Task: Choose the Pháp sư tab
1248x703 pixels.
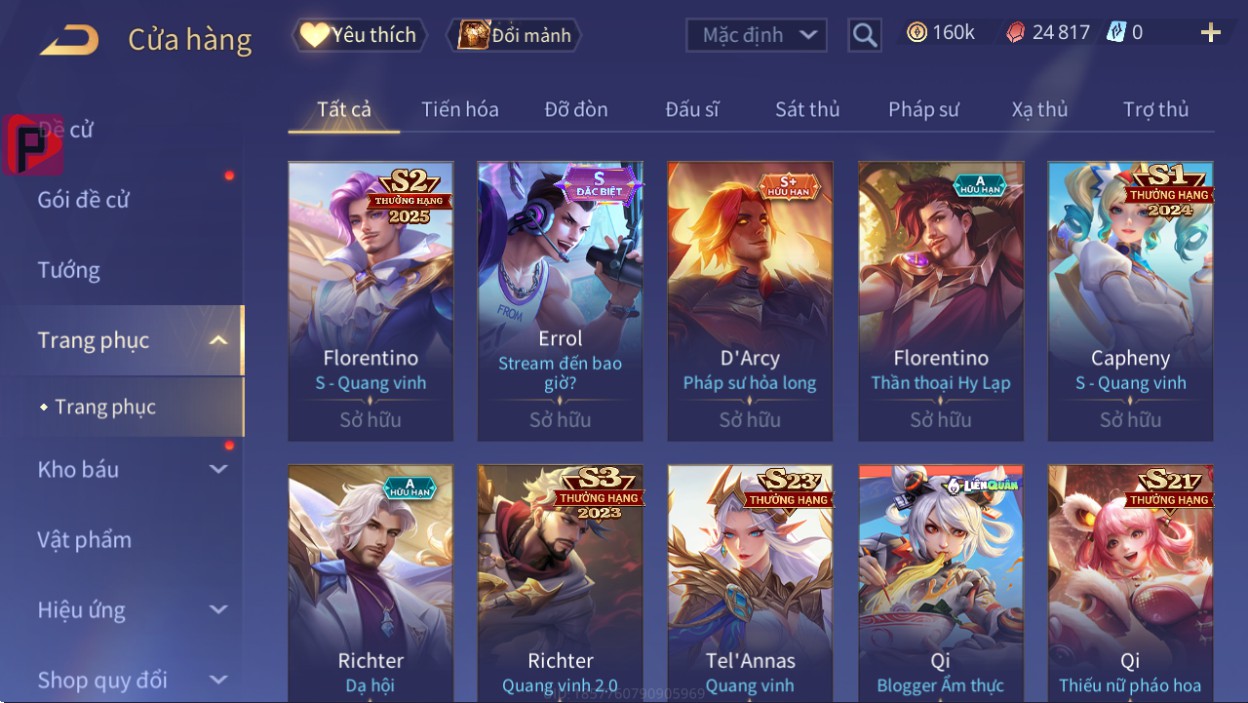Action: click(923, 109)
